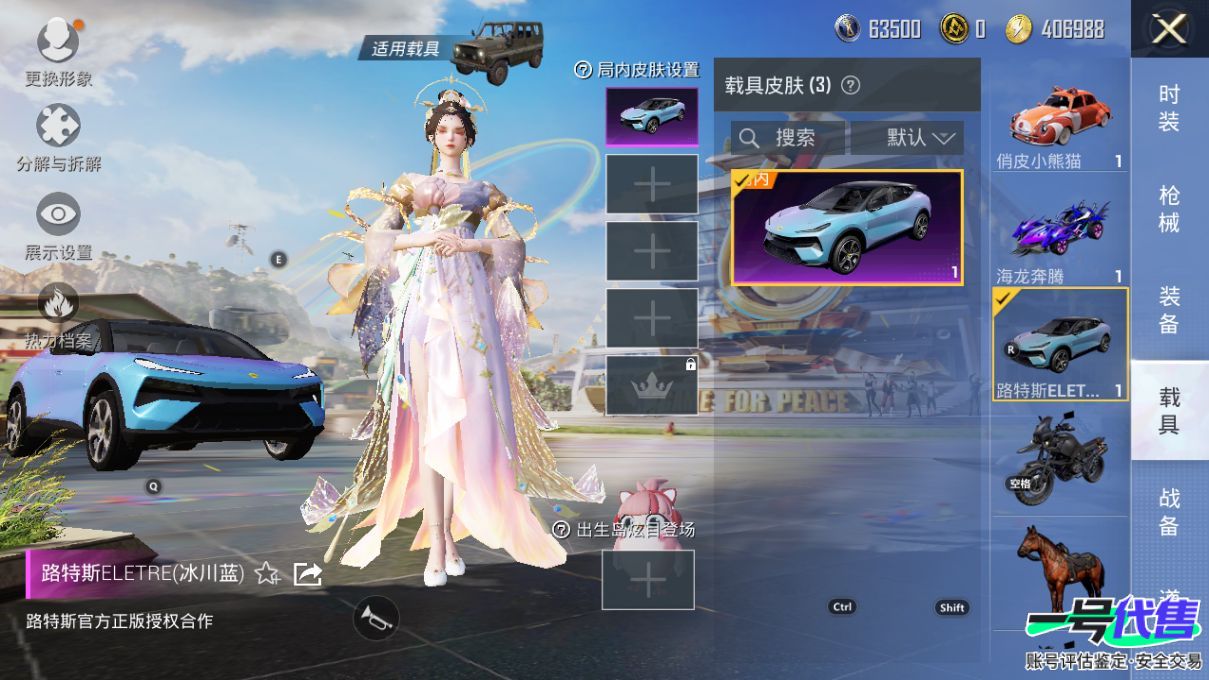1209x680 pixels.
Task: Close the inventory screen with X
Action: click(x=1168, y=29)
